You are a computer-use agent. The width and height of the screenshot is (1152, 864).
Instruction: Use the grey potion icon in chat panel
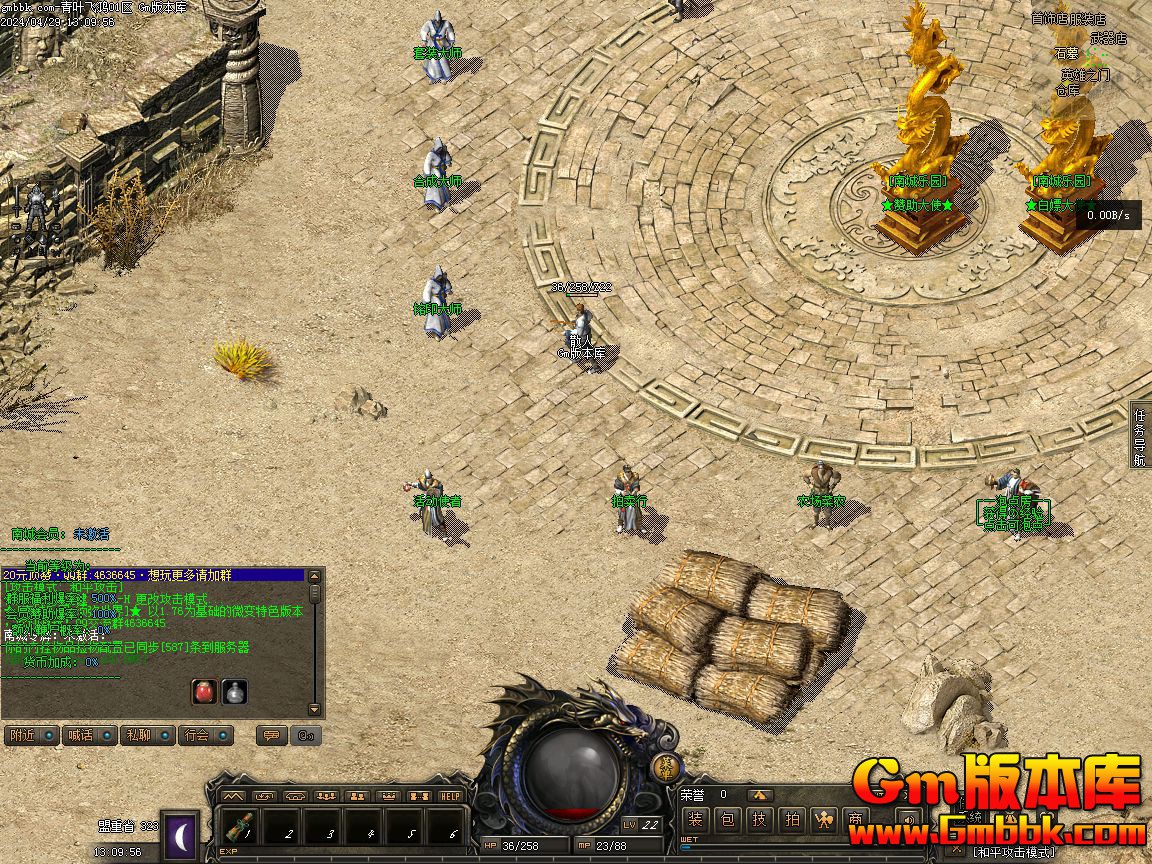click(234, 691)
